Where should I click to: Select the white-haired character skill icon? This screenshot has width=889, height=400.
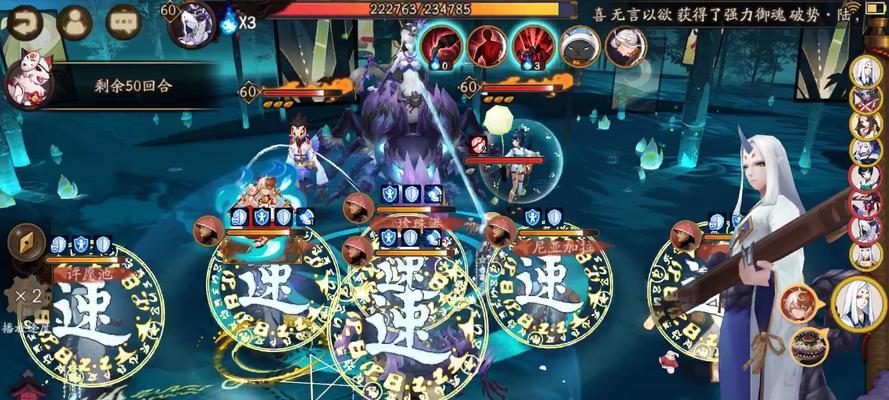point(624,45)
